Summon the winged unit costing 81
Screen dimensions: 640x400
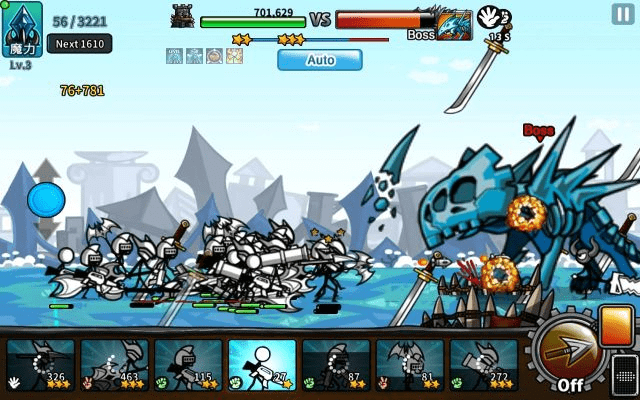410,365
